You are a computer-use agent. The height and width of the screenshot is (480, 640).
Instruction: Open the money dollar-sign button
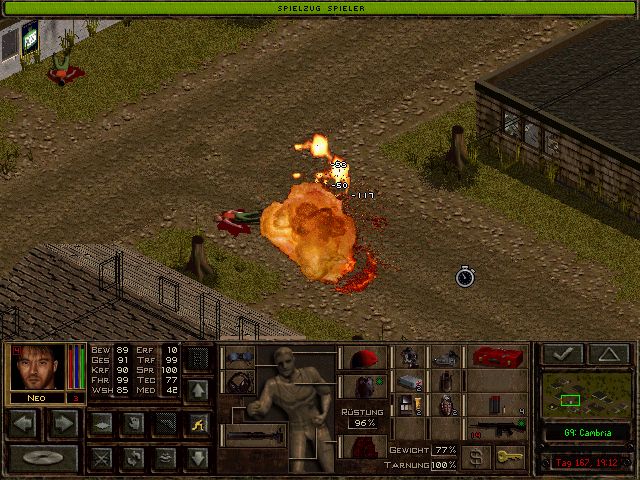(477, 457)
